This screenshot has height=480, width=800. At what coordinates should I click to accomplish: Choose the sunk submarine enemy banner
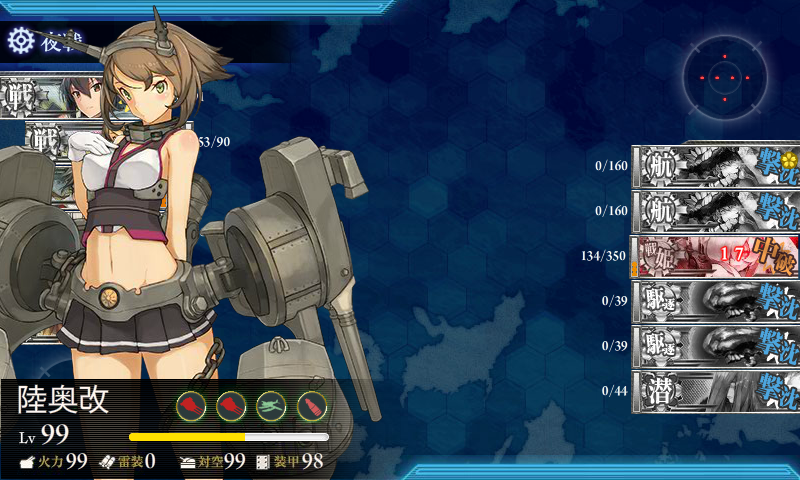[x=715, y=384]
